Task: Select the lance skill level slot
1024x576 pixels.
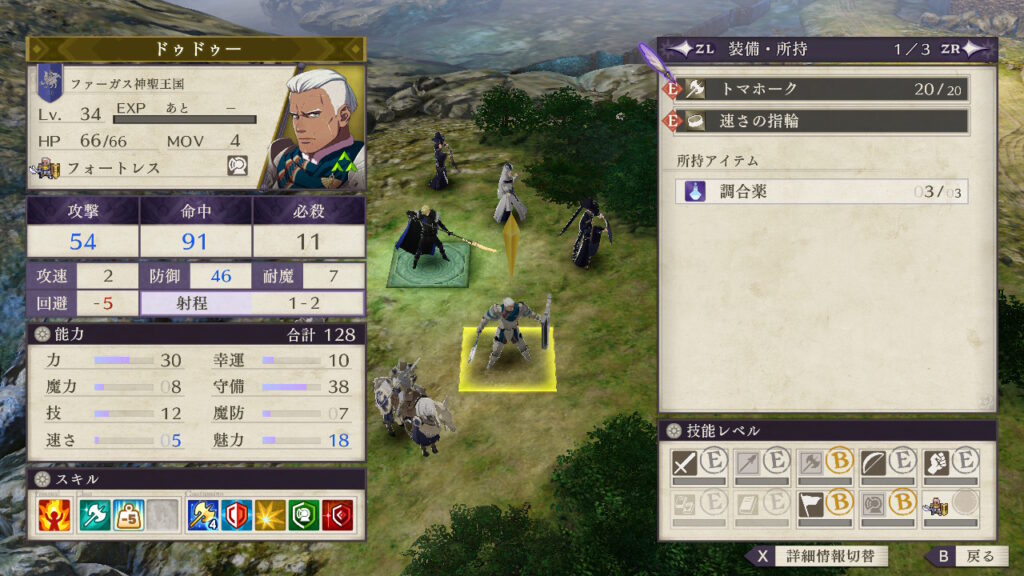Action: pyautogui.click(x=762, y=463)
